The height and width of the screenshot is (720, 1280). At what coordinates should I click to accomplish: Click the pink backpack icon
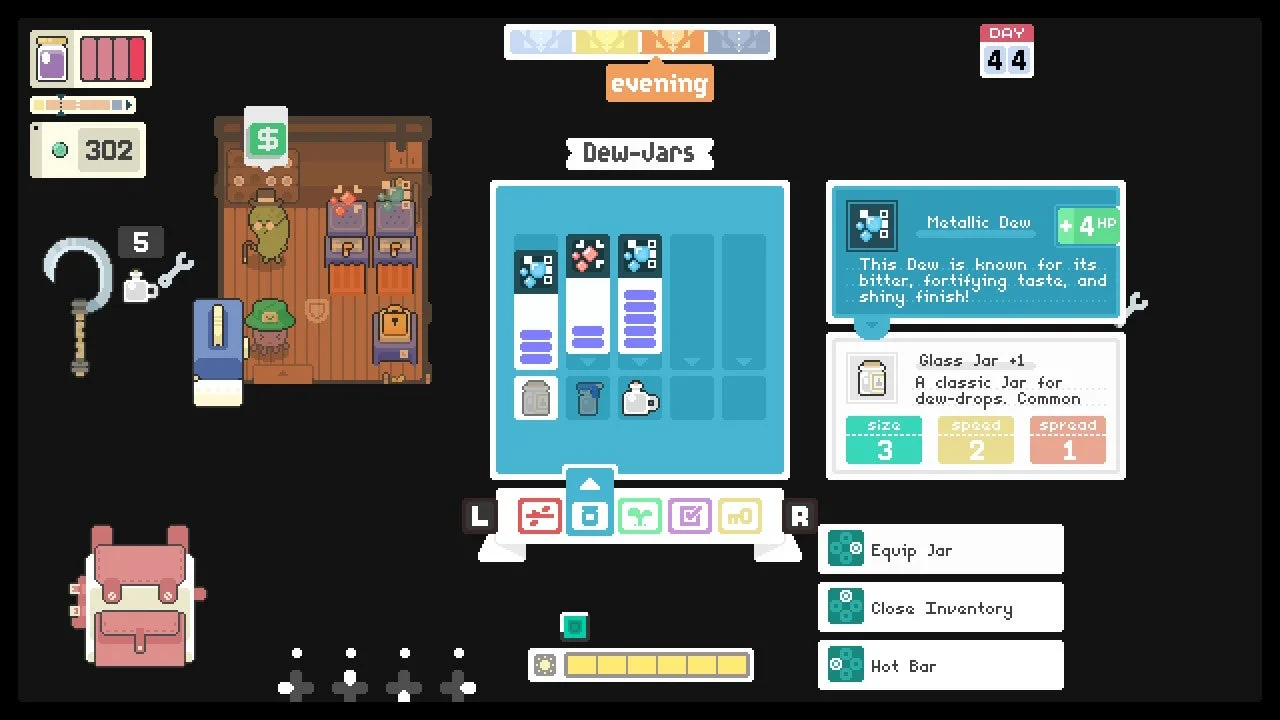(x=139, y=596)
